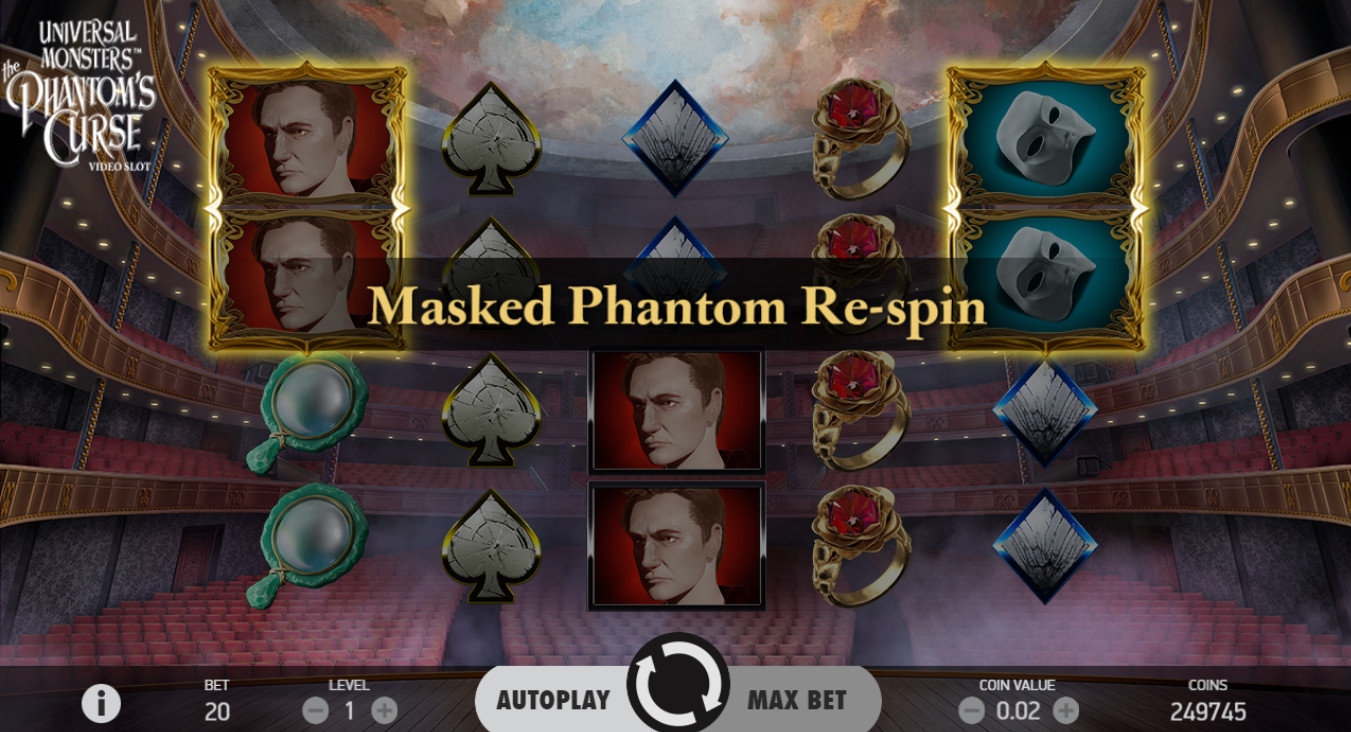1351x732 pixels.
Task: Start Autoplay mode
Action: [x=553, y=699]
